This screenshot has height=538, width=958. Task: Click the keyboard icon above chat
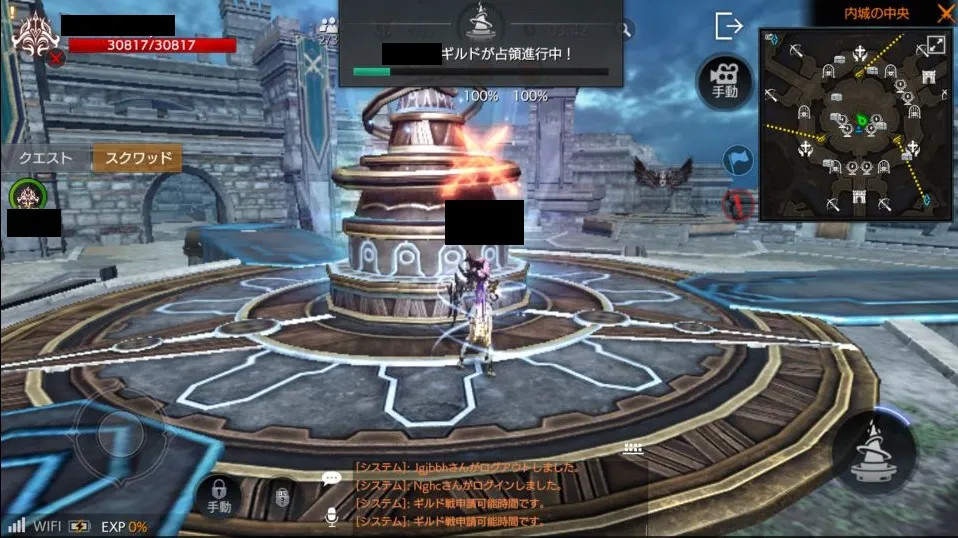(x=631, y=449)
